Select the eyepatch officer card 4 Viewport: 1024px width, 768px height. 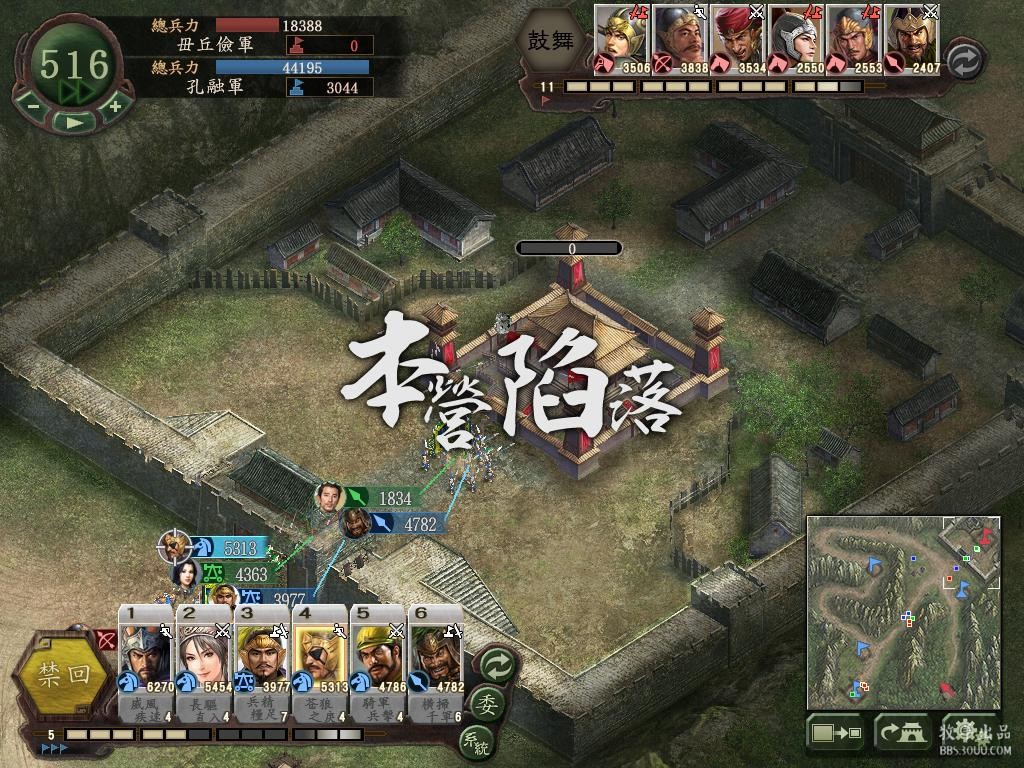coord(320,660)
